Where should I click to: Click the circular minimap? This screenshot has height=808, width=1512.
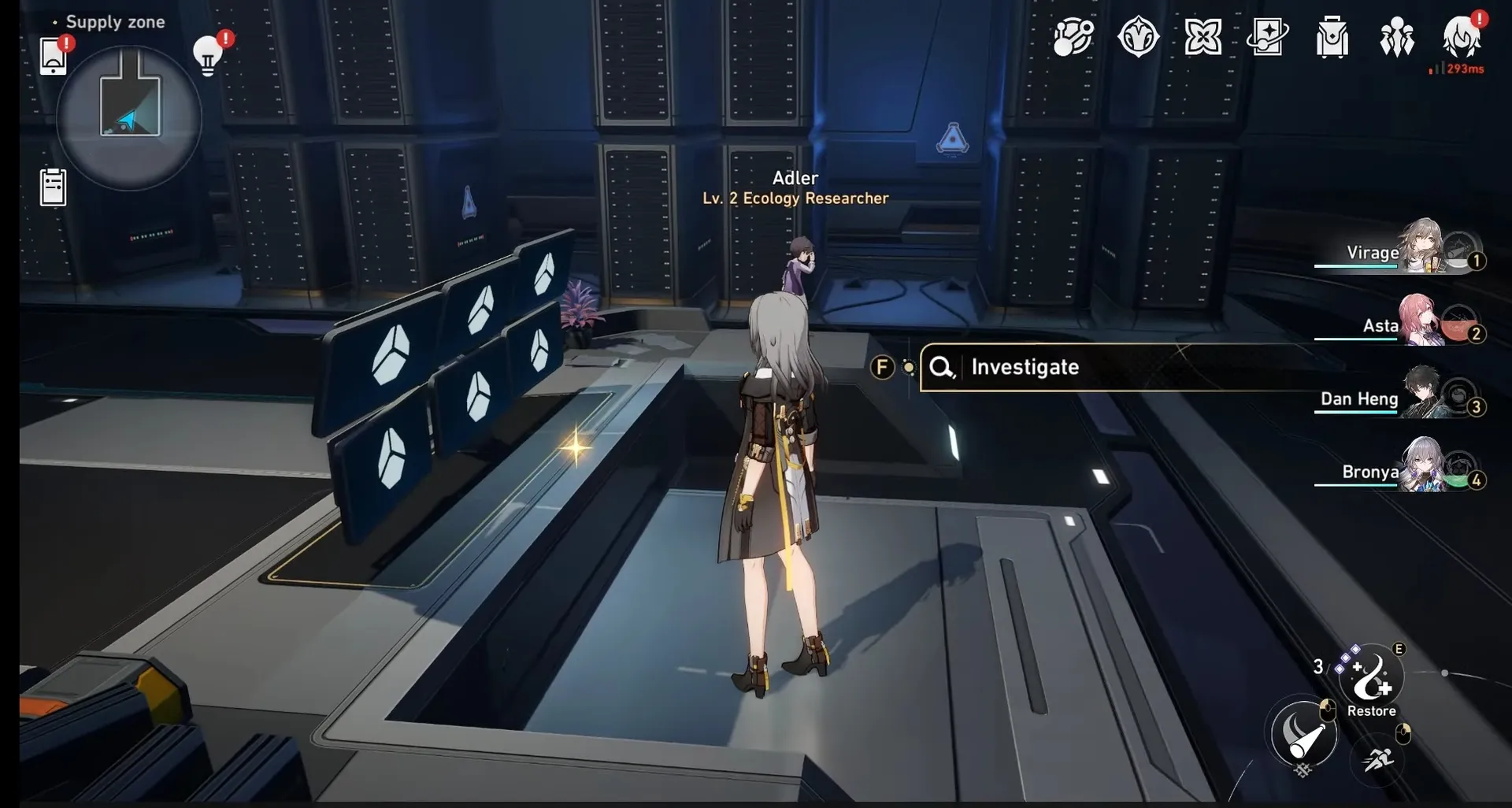point(129,118)
